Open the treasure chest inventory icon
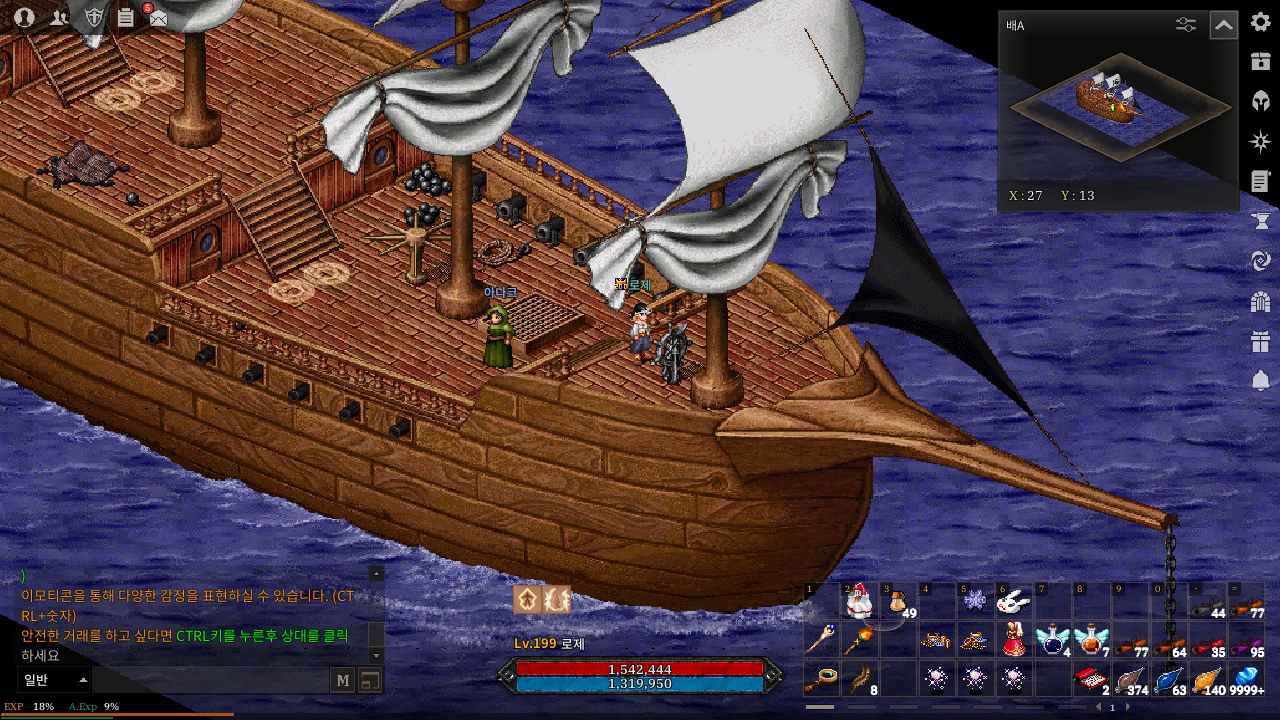The width and height of the screenshot is (1280, 720). click(1260, 61)
